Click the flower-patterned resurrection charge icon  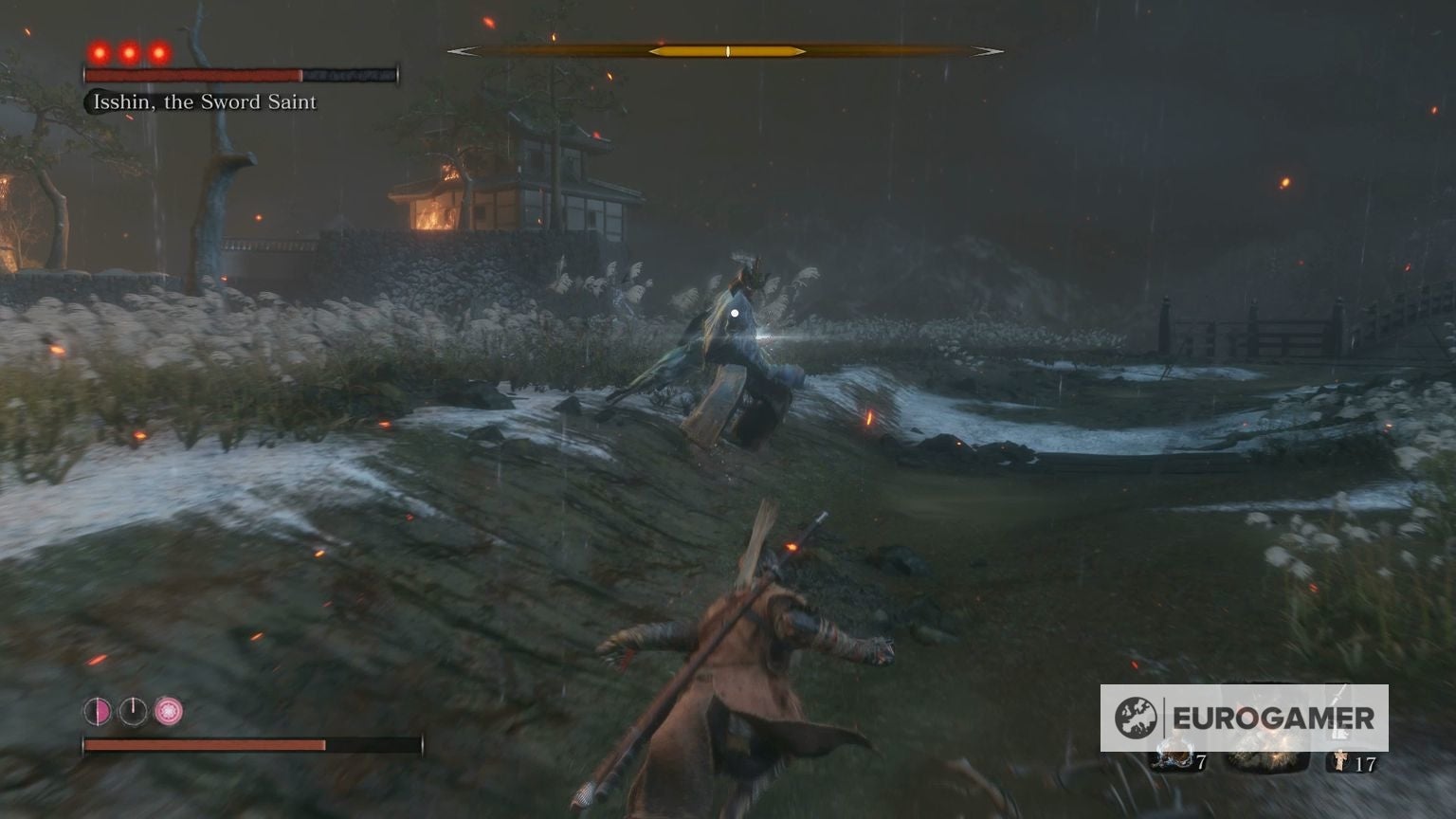point(169,711)
